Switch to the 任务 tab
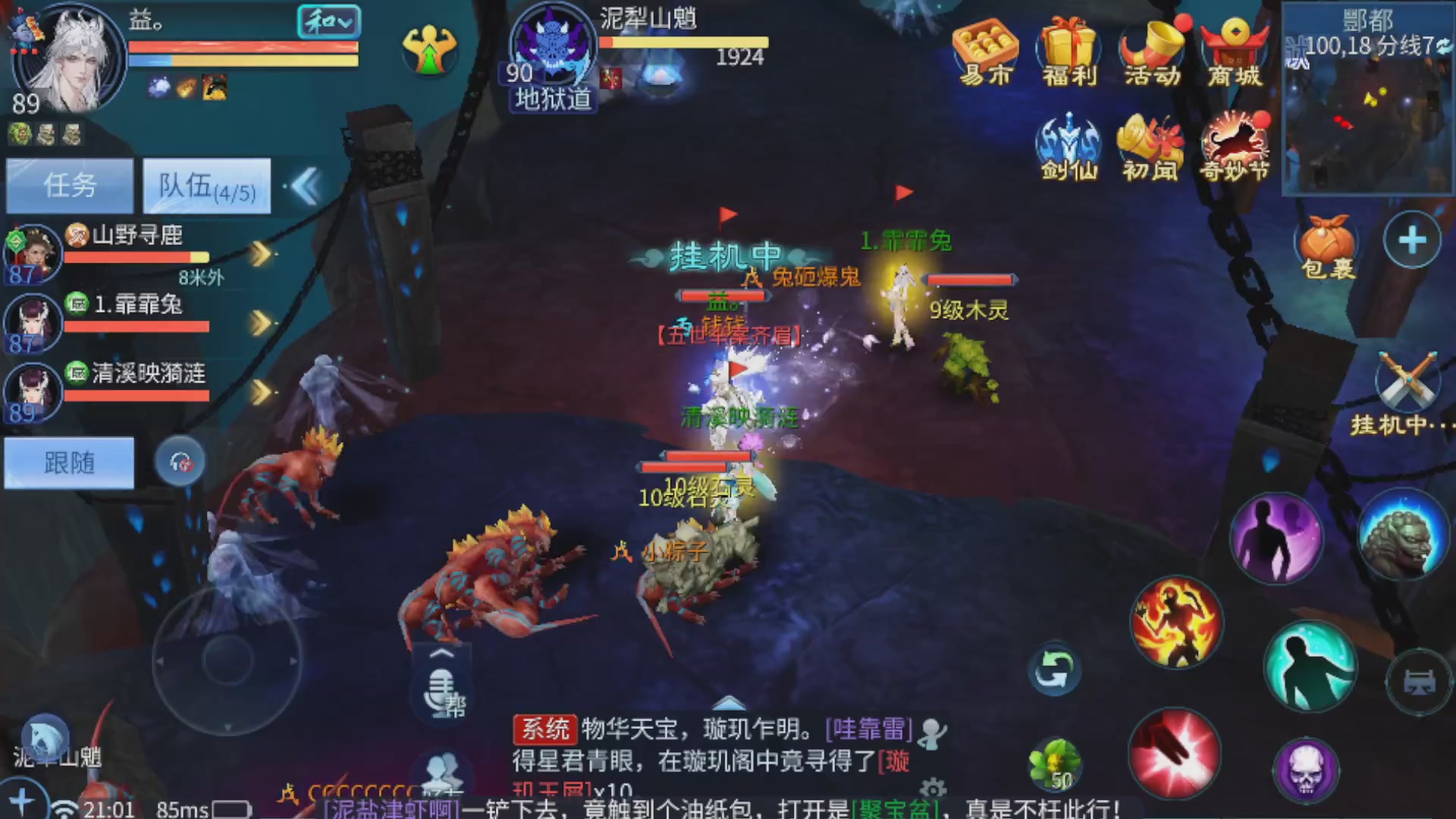 pos(69,186)
